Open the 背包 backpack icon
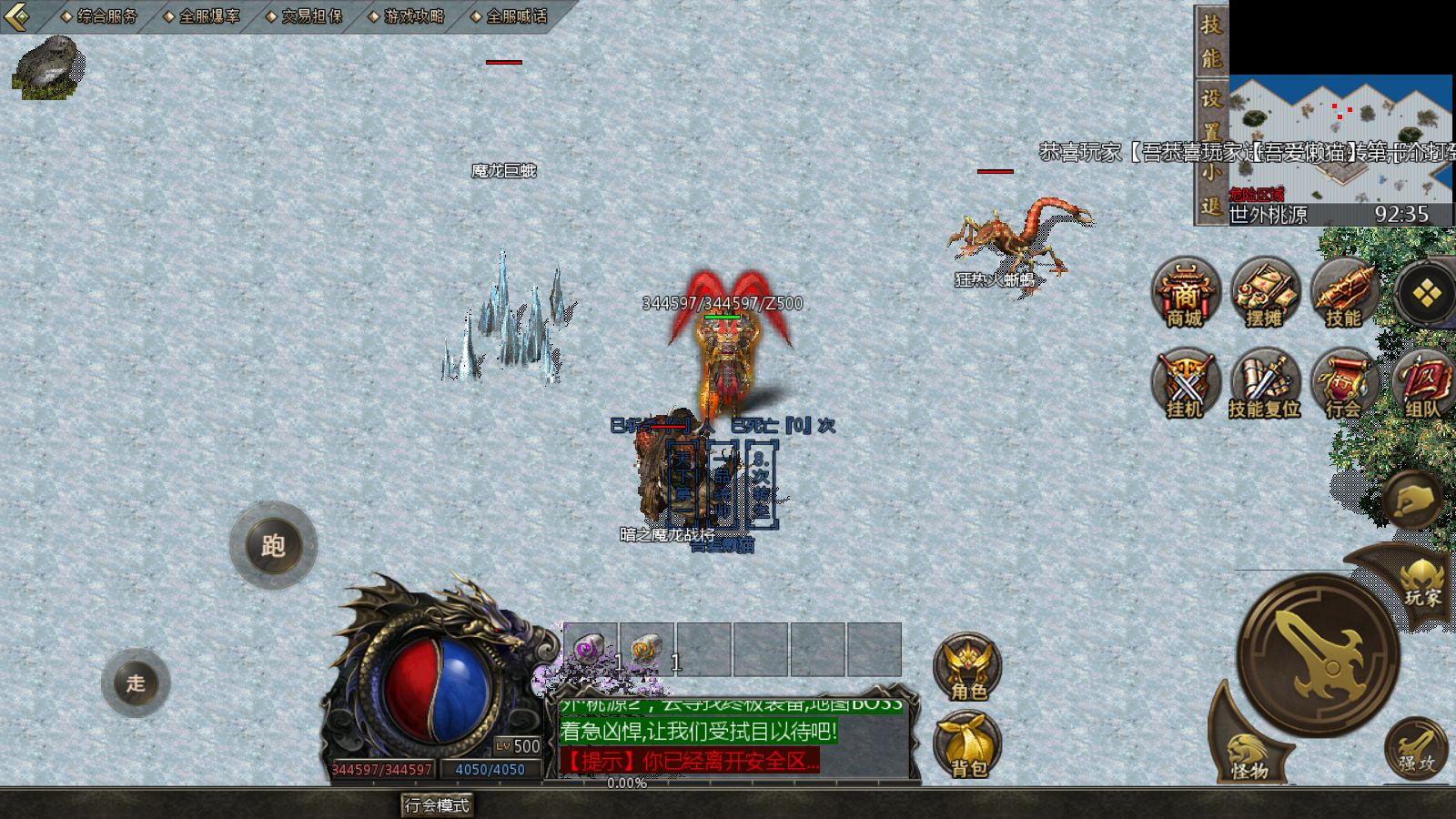Viewport: 1456px width, 819px height. [x=965, y=744]
